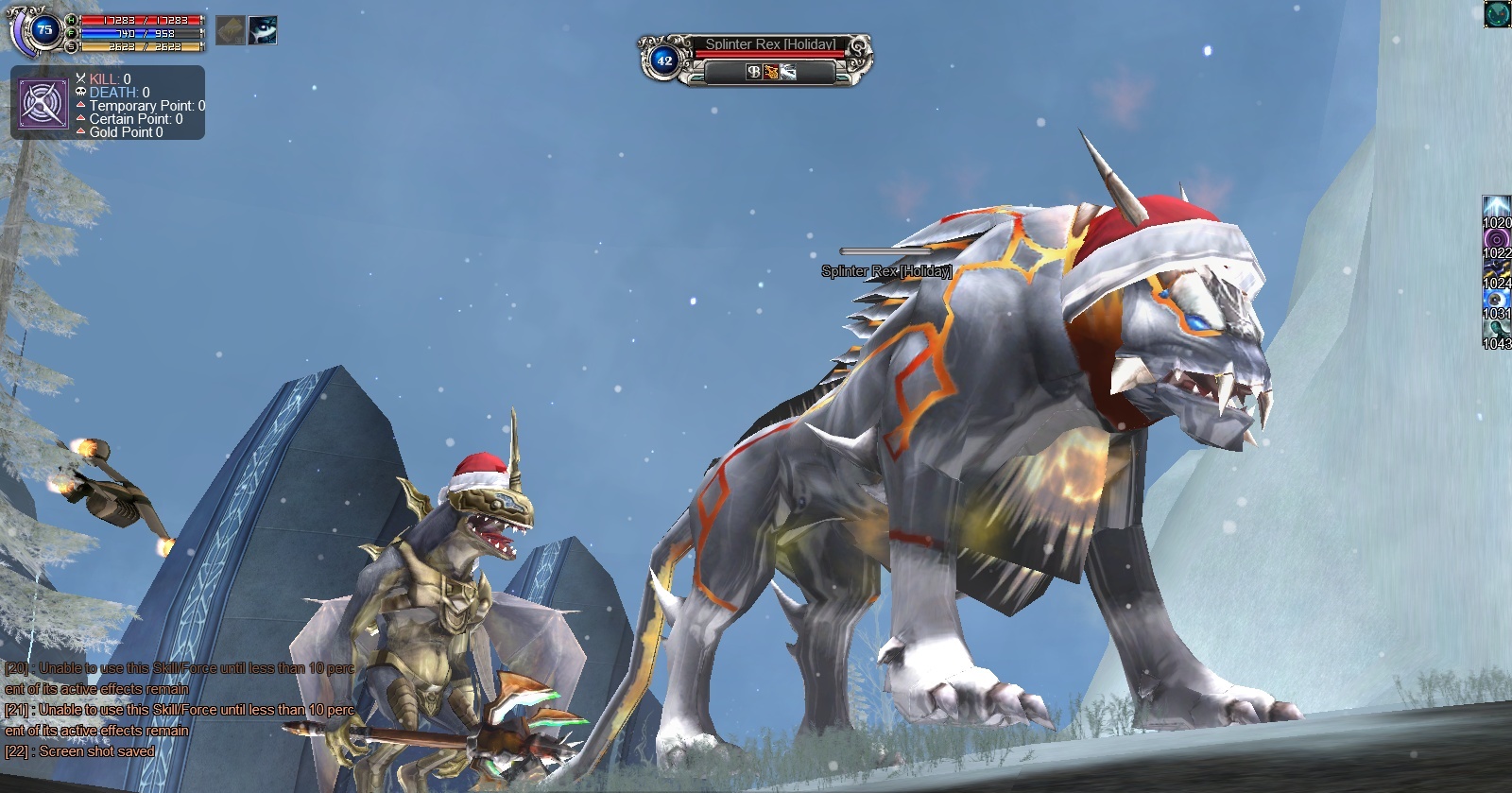Select the greyed-out gold card buff icon
Image resolution: width=1512 pixels, height=793 pixels.
(230, 31)
